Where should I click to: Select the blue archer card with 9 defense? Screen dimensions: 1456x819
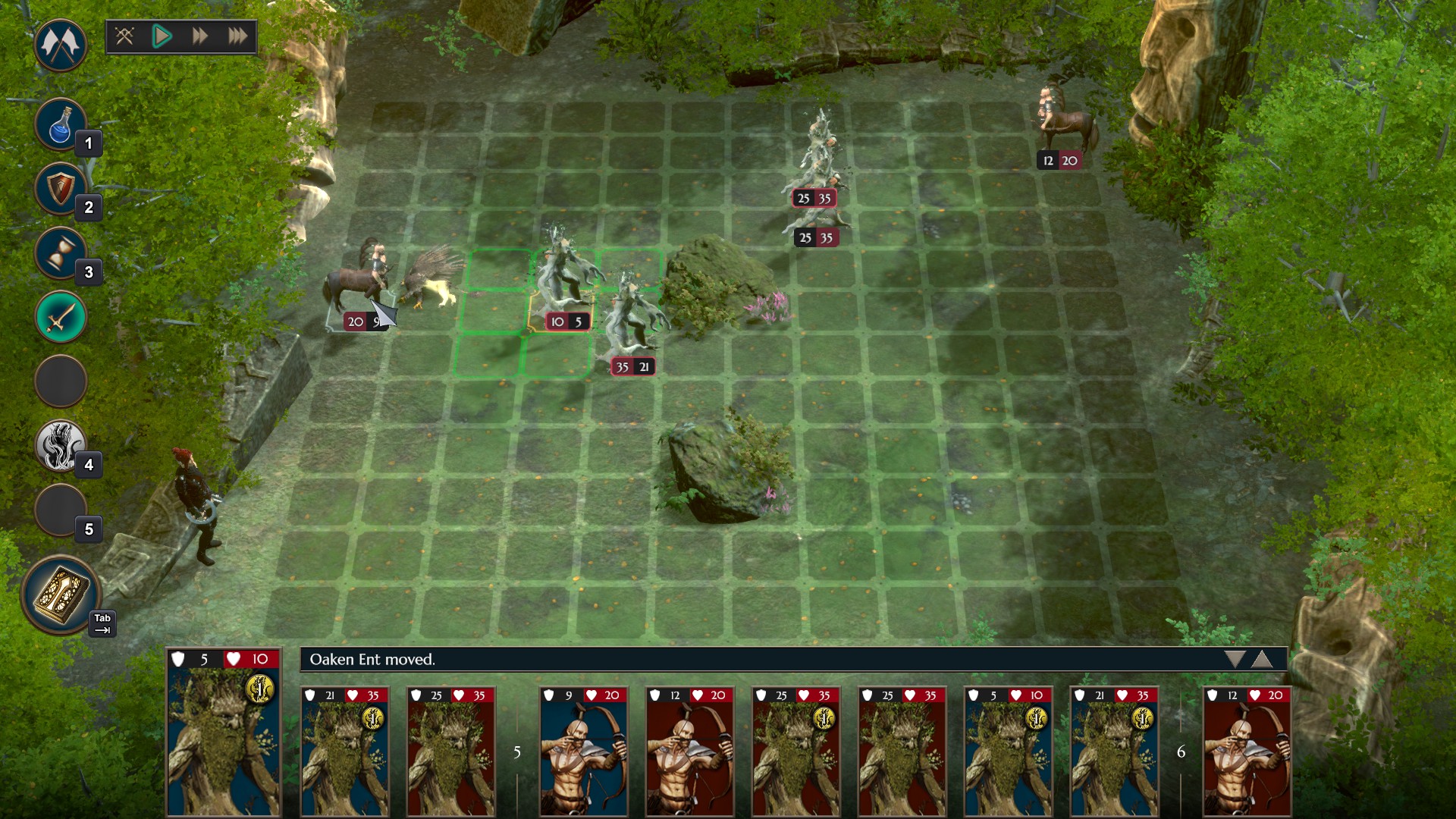(583, 751)
